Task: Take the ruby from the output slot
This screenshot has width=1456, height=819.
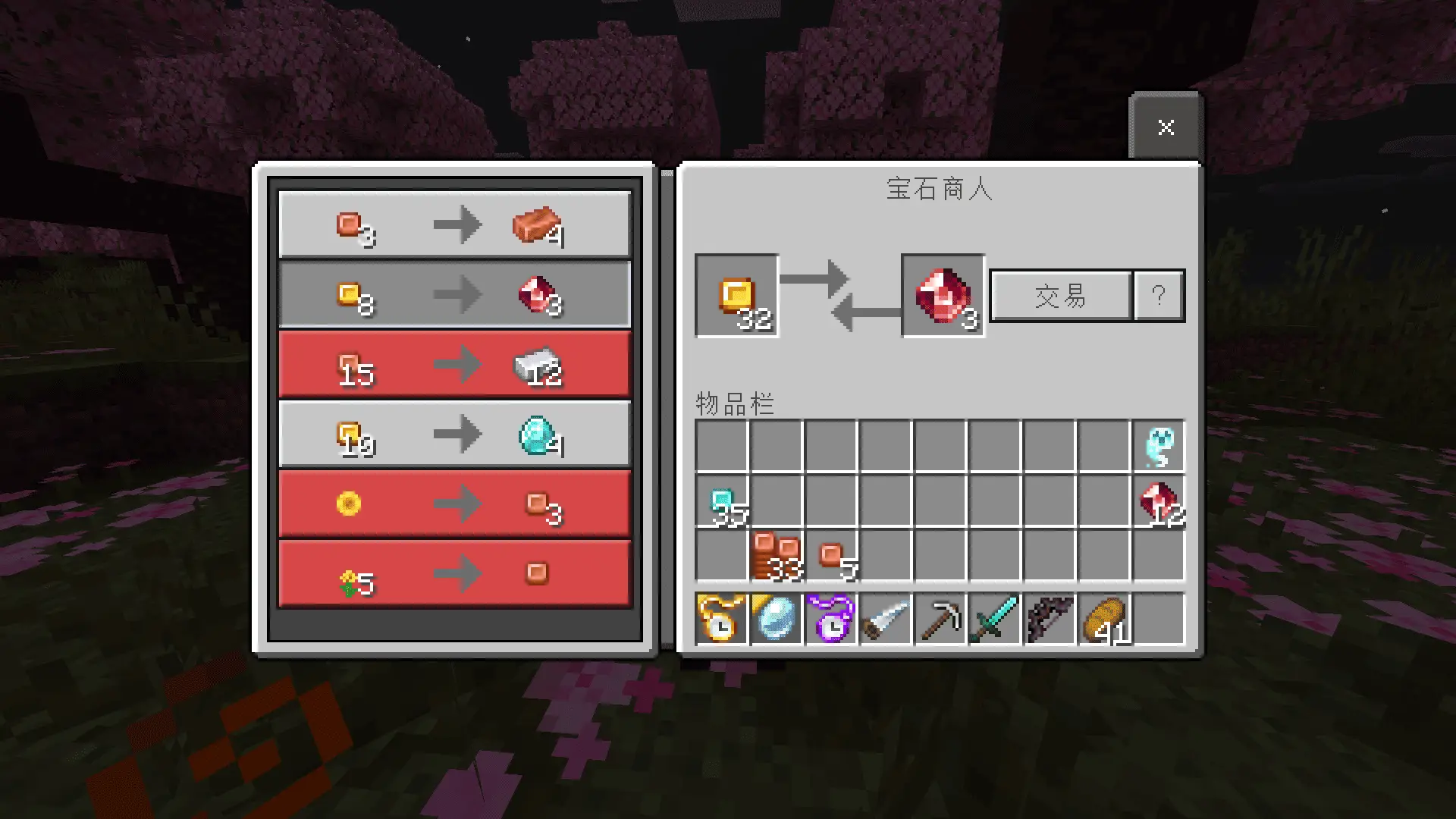Action: pyautogui.click(x=943, y=296)
